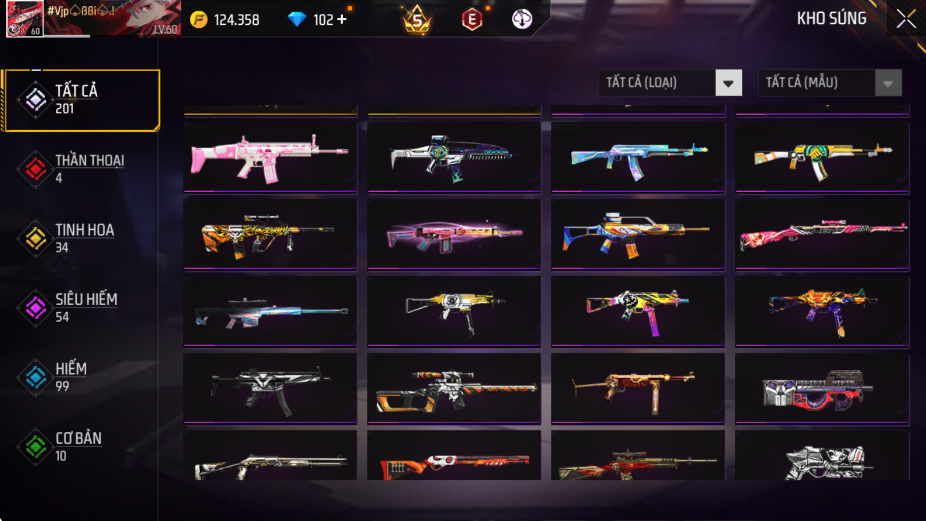Screen dimensions: 926x521
Task: Click the player avatar portrait
Action: (x=24, y=19)
